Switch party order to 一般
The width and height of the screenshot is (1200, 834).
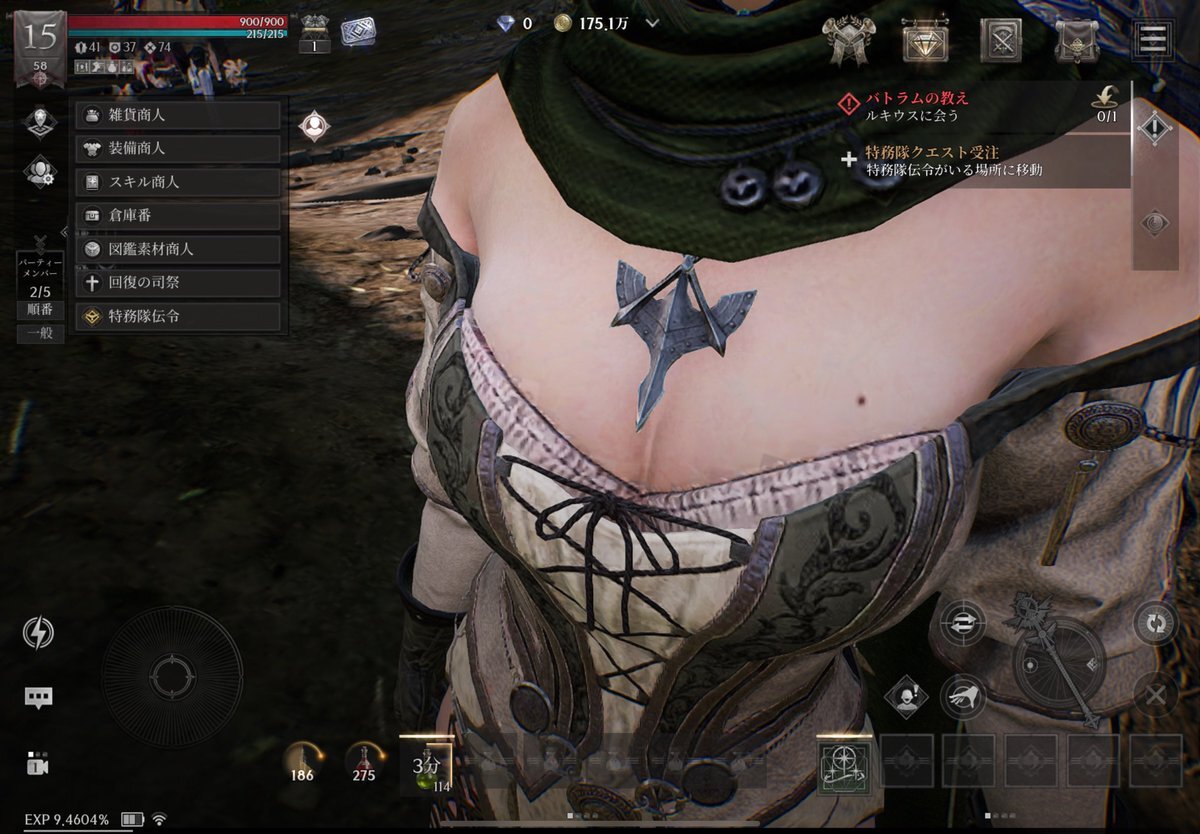tap(40, 334)
